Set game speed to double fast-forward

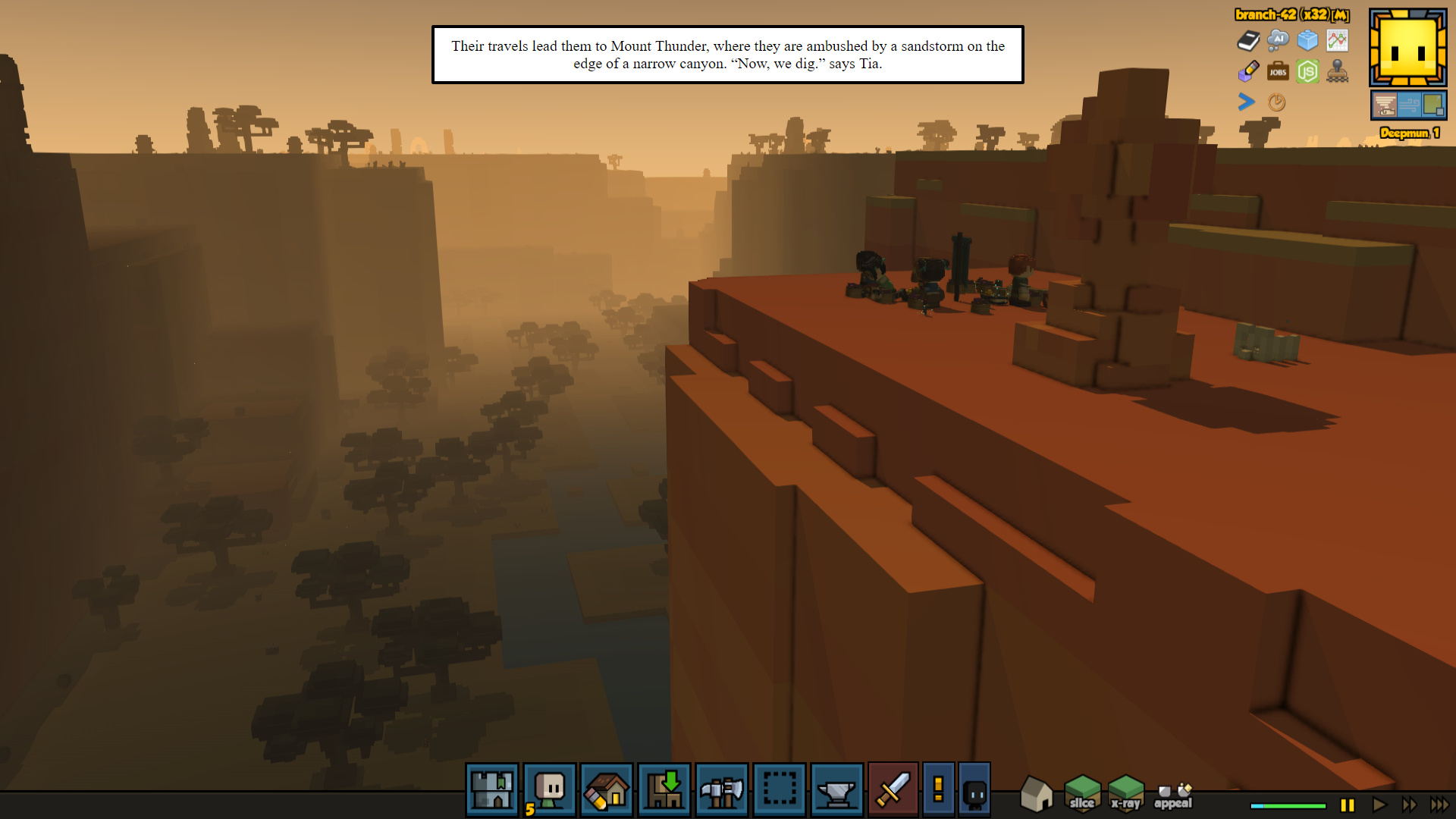coord(1410,805)
